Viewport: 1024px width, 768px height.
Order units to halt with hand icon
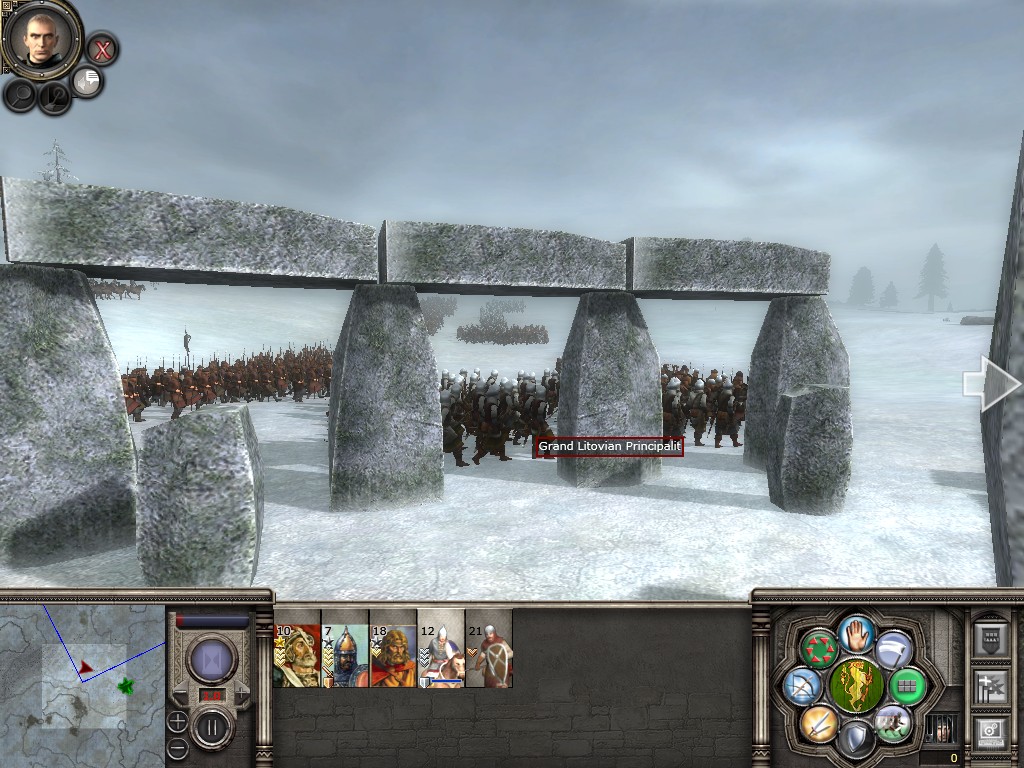coord(857,632)
